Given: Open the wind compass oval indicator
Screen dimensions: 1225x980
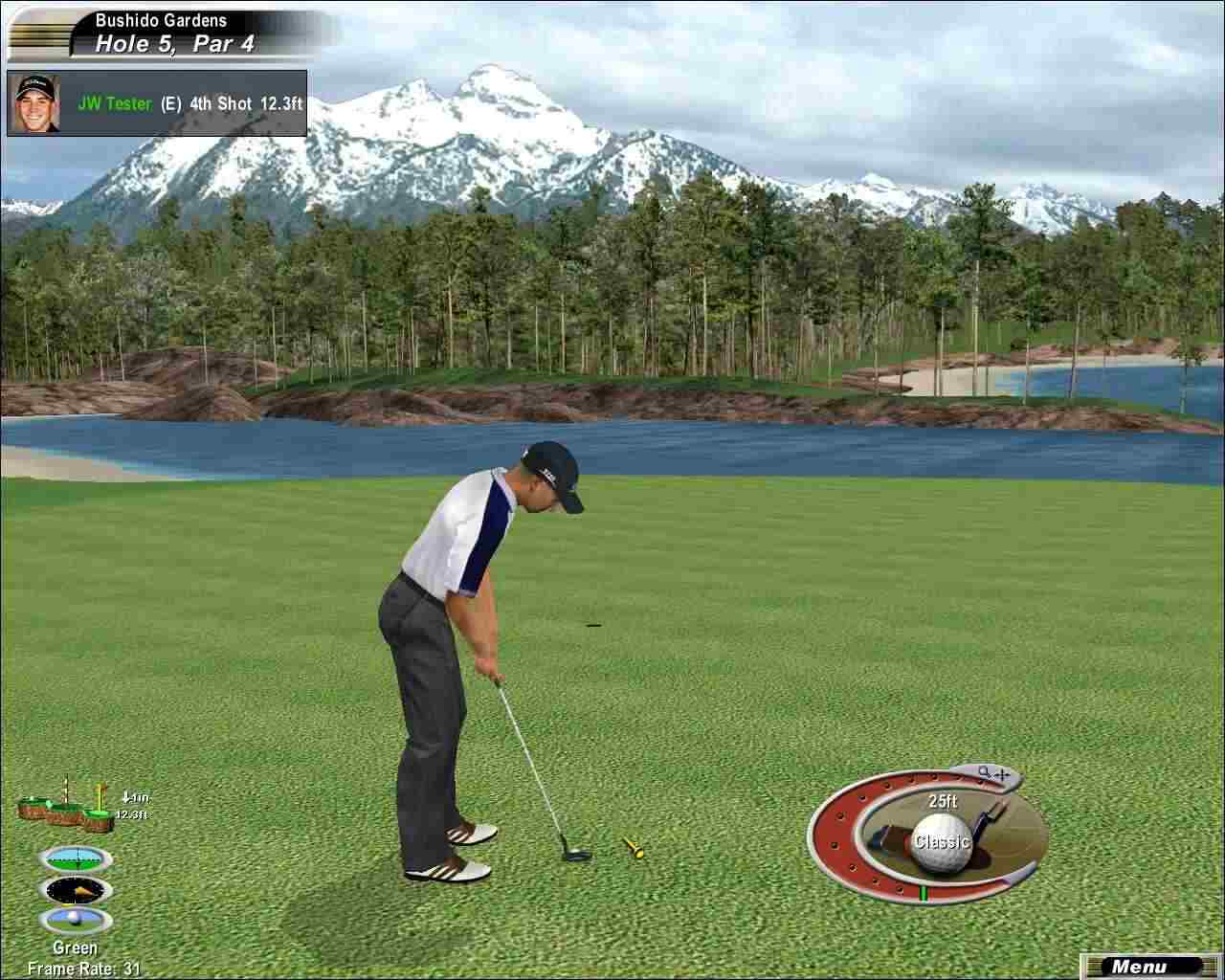Looking at the screenshot, I should pos(76,890).
